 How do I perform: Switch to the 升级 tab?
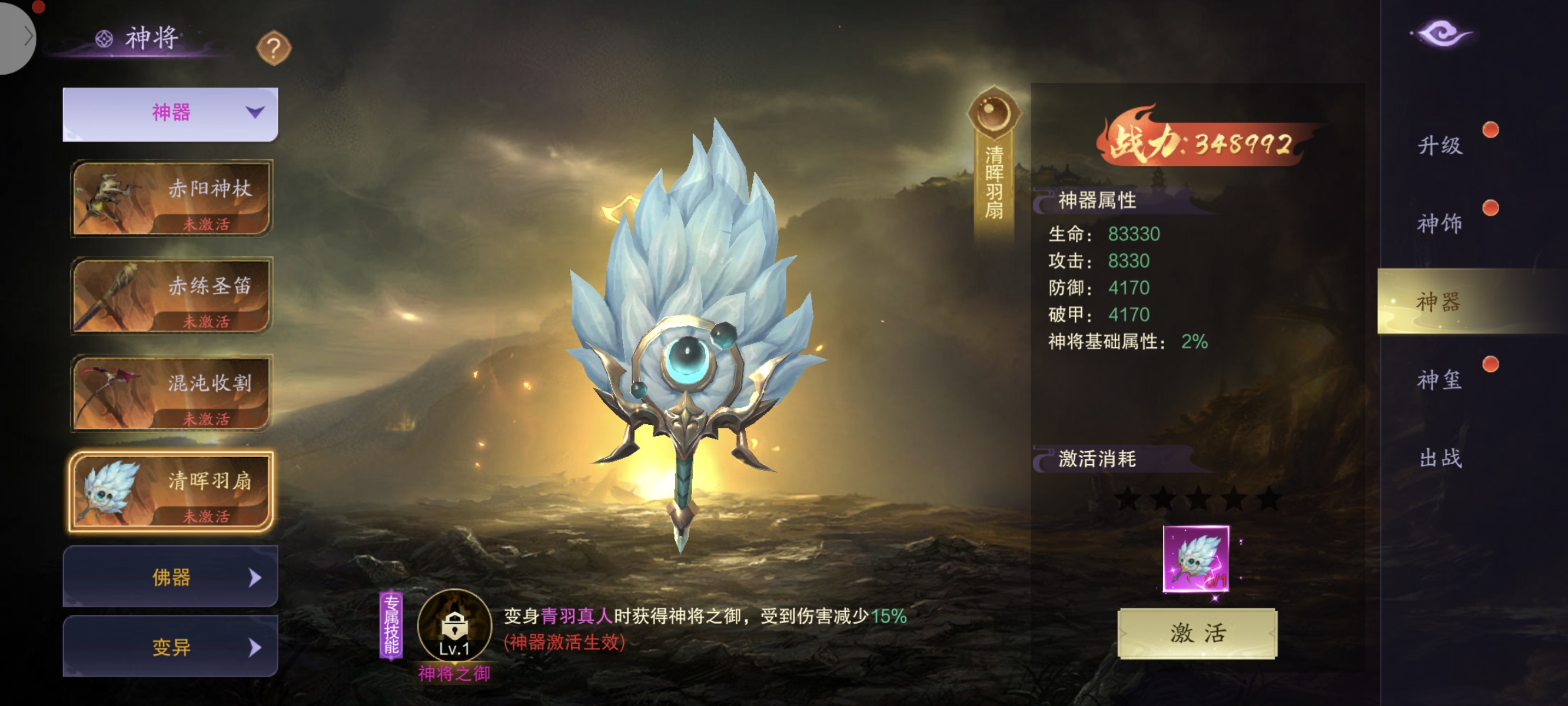(1440, 145)
